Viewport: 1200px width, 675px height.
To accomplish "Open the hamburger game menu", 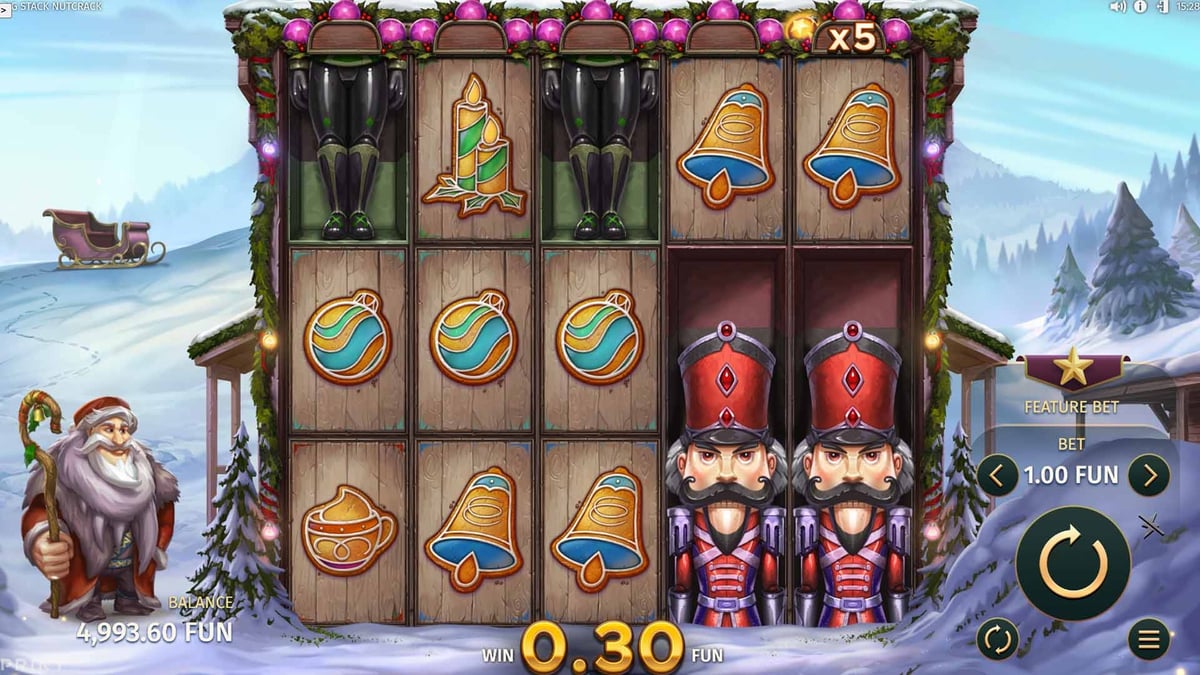I will [1149, 639].
